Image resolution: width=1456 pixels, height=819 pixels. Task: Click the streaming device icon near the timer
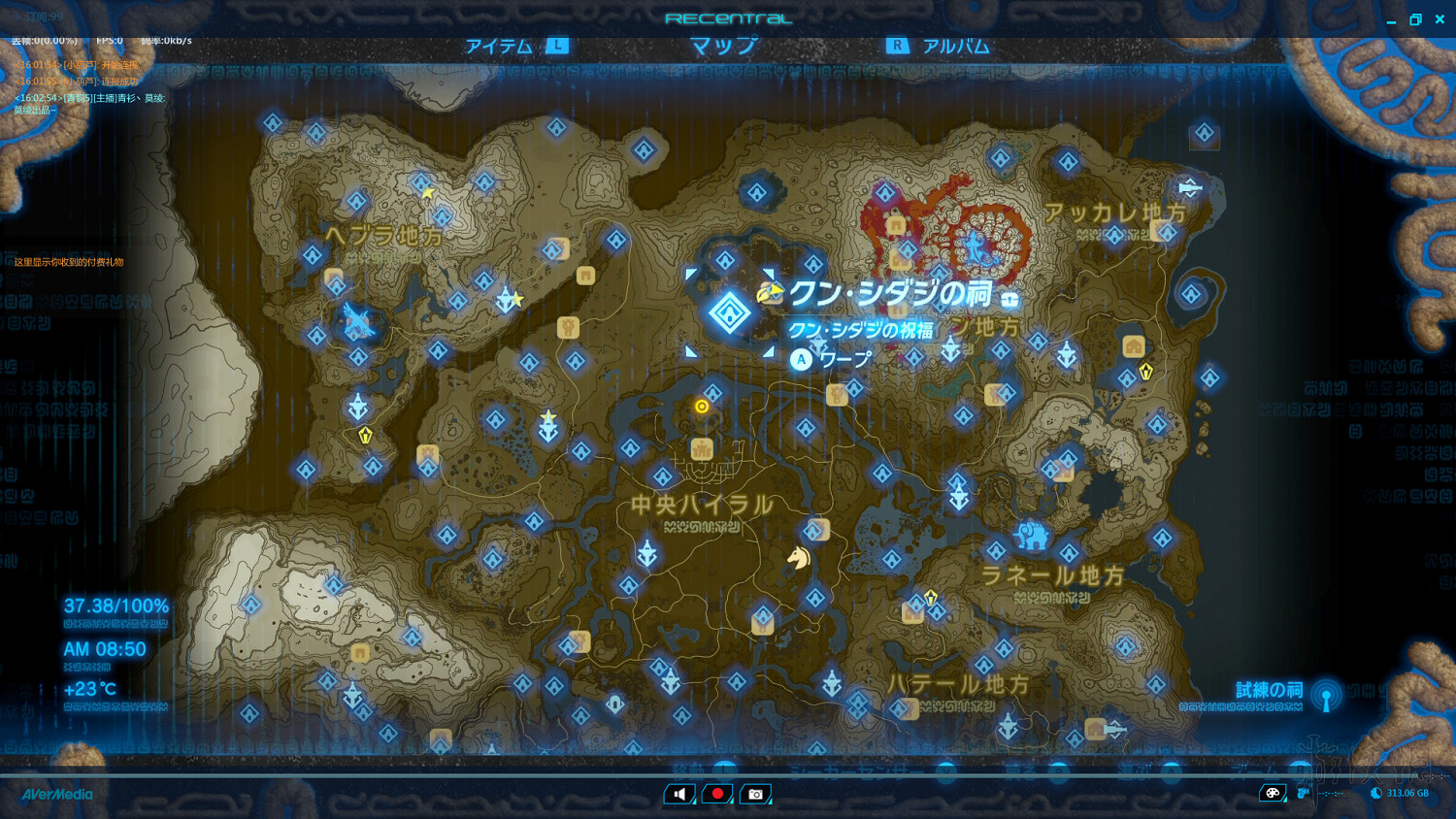[x=1302, y=793]
